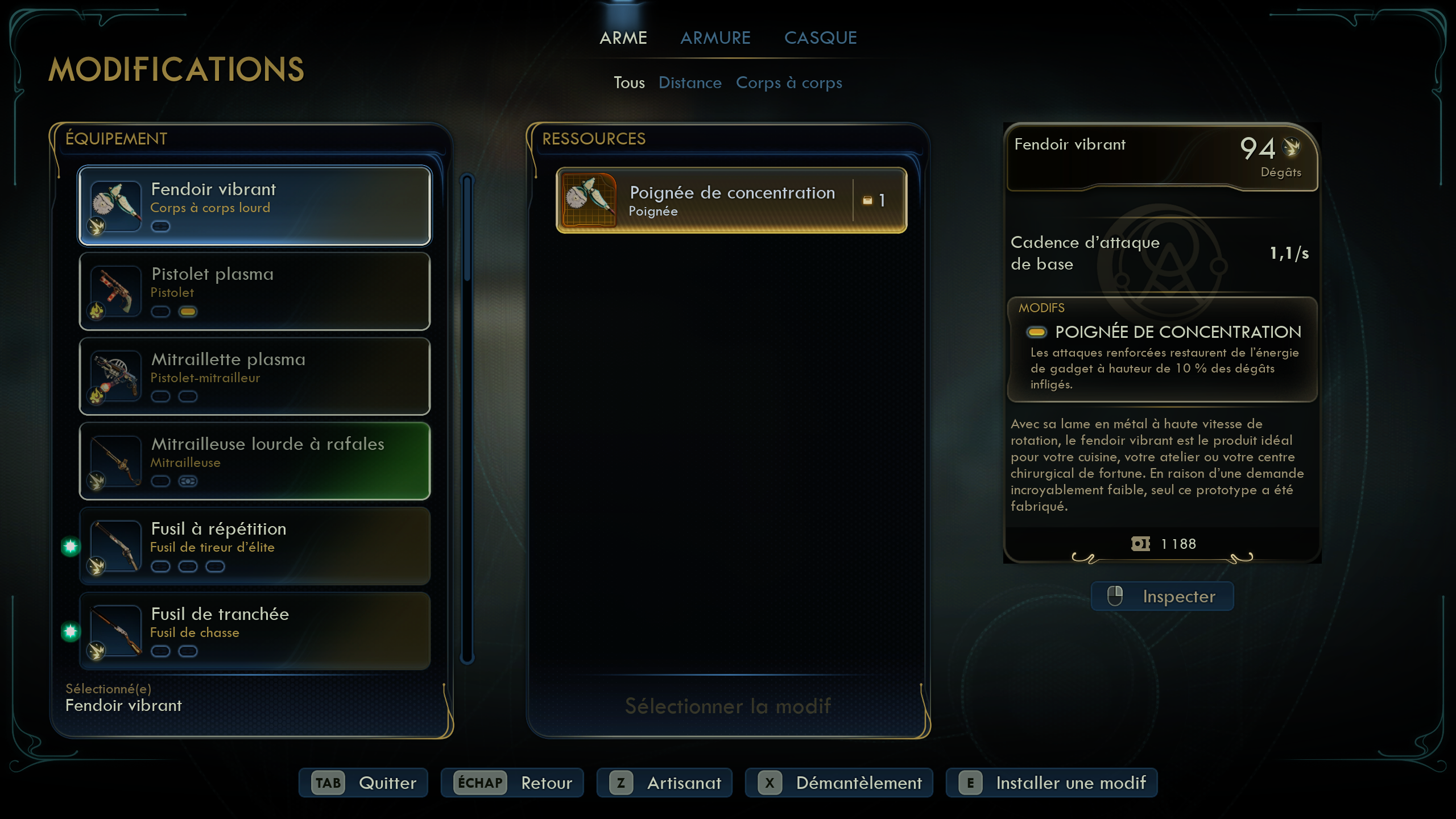The image size is (1456, 819).
Task: Choose the Tous filter
Action: point(628,83)
